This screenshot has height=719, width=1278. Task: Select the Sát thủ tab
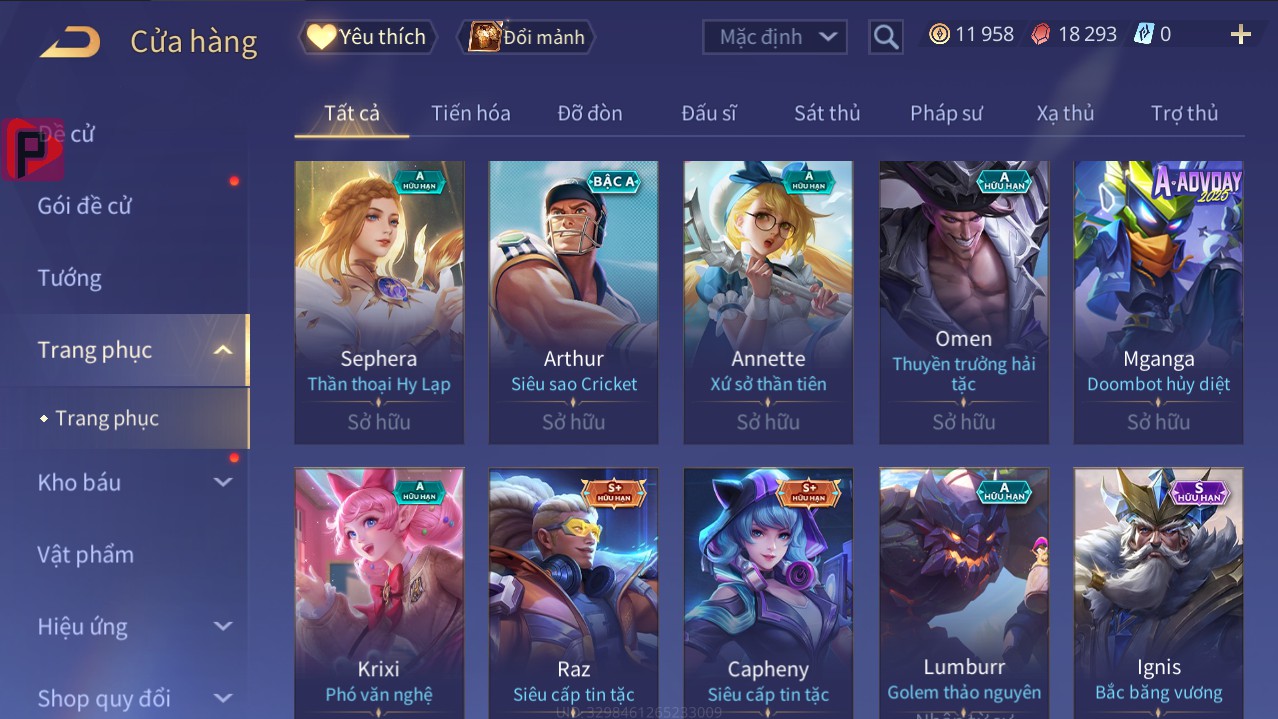click(827, 113)
